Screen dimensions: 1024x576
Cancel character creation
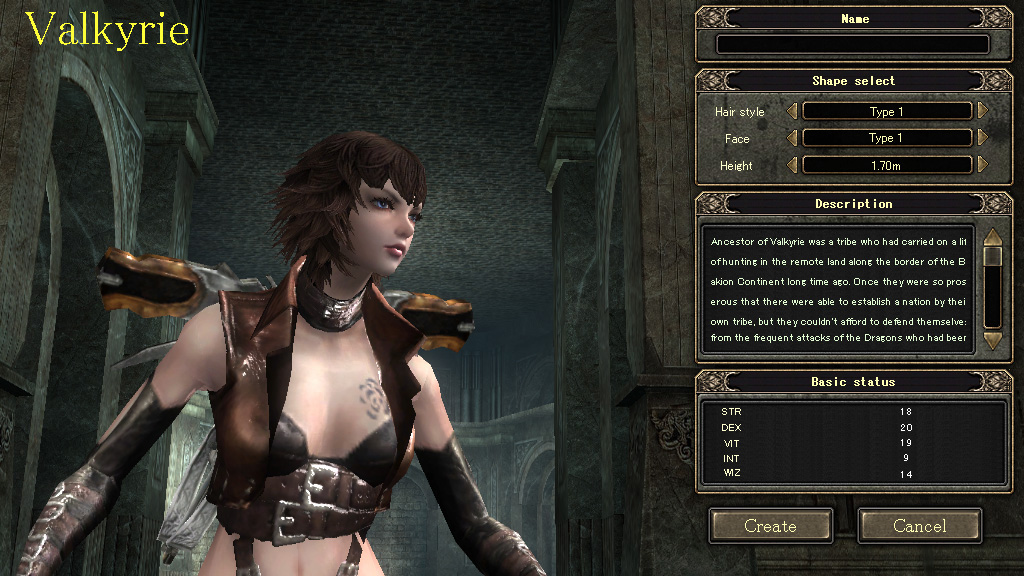(920, 526)
